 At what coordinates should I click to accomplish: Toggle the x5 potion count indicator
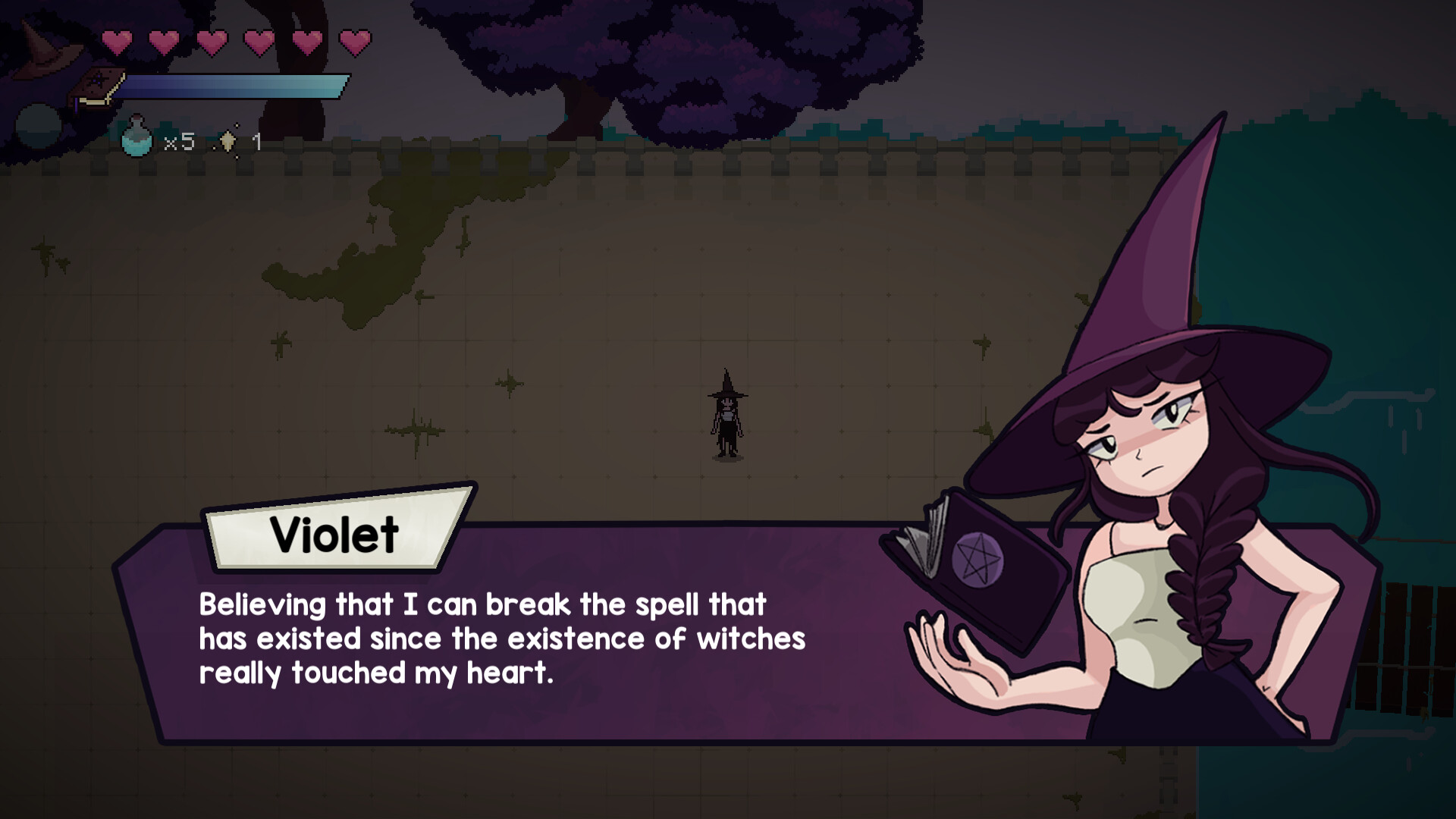click(180, 140)
